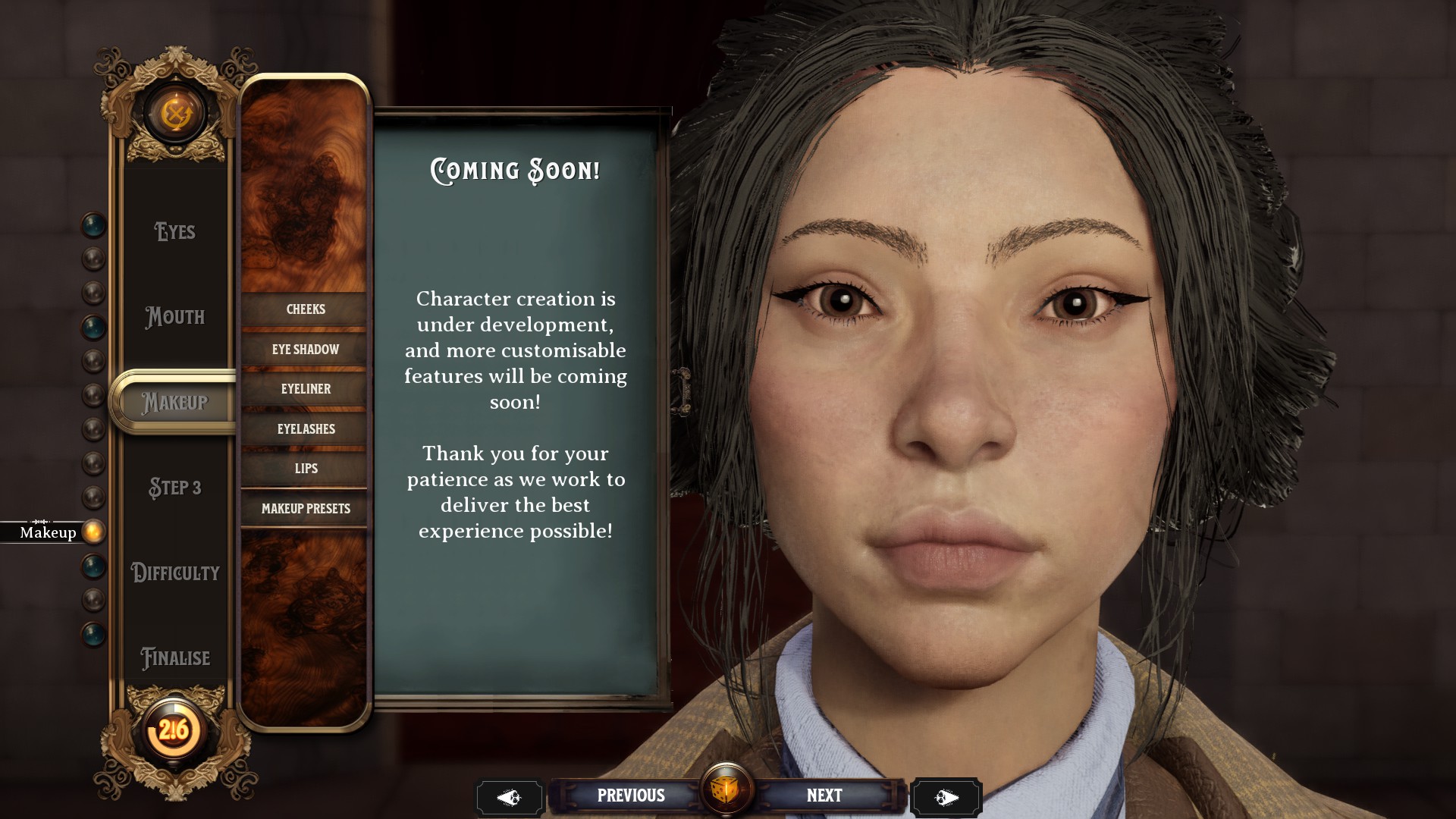1456x819 pixels.
Task: Click the right arrow rotate button
Action: [x=946, y=798]
